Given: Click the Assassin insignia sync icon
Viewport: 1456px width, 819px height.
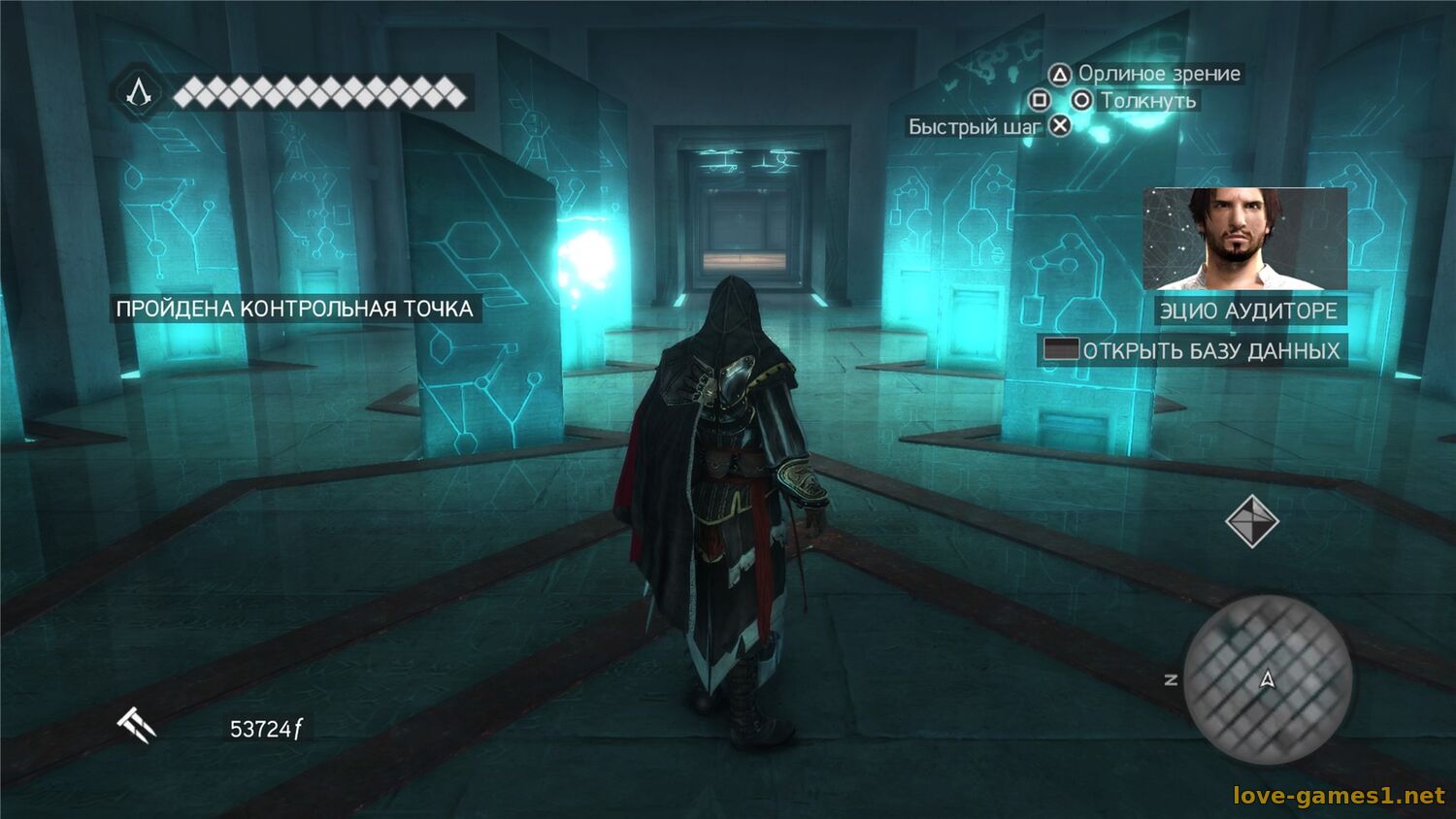Looking at the screenshot, I should tap(140, 93).
